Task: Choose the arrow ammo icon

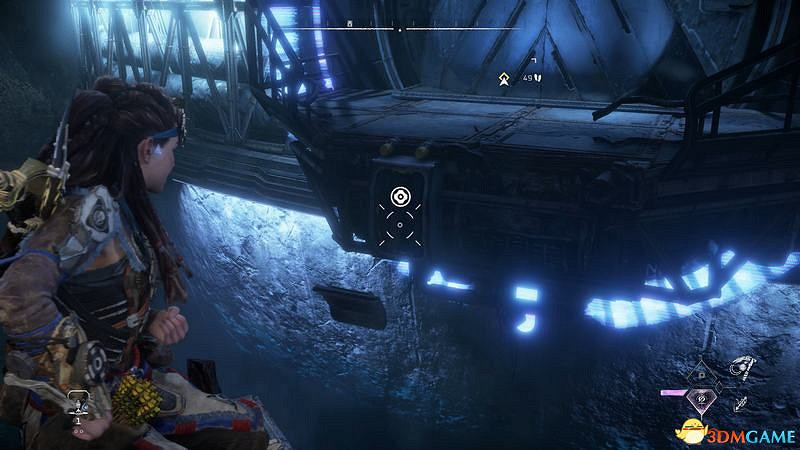Action: (x=739, y=403)
